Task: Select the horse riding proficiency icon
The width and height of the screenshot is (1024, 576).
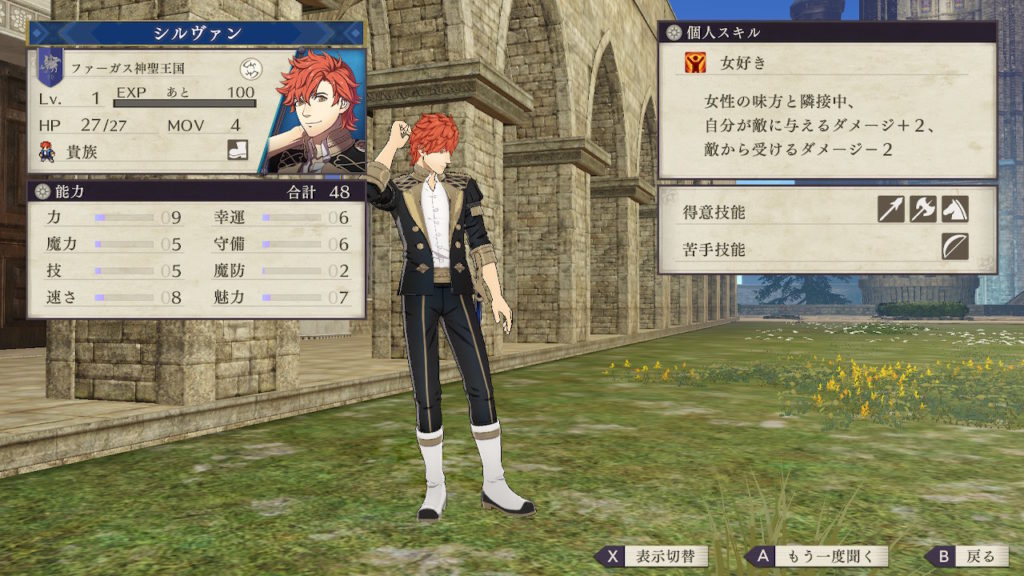Action: [955, 209]
